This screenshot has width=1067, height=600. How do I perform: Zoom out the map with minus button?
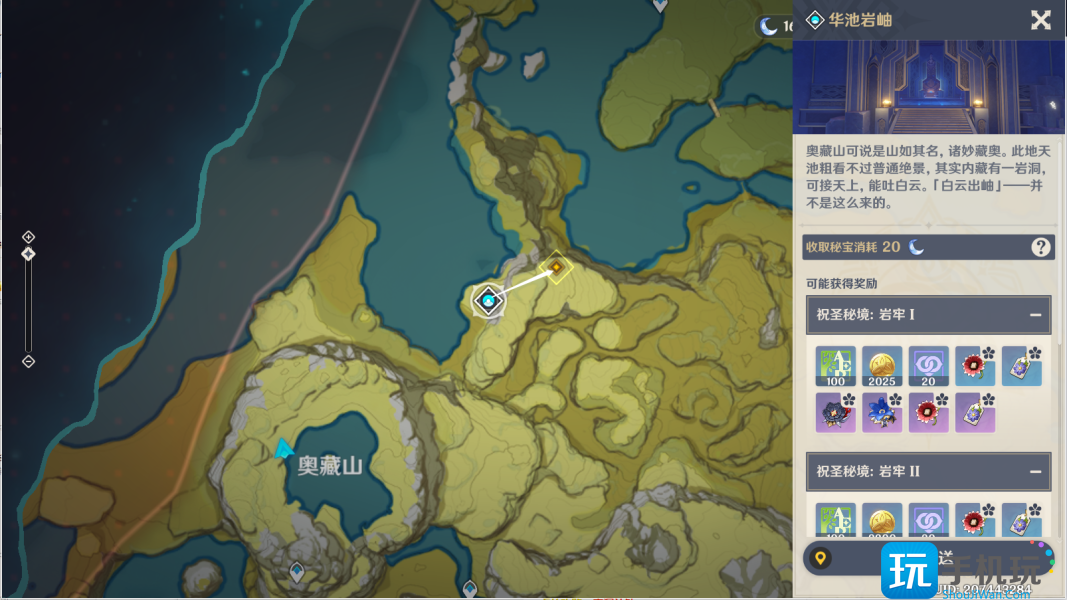pos(28,361)
